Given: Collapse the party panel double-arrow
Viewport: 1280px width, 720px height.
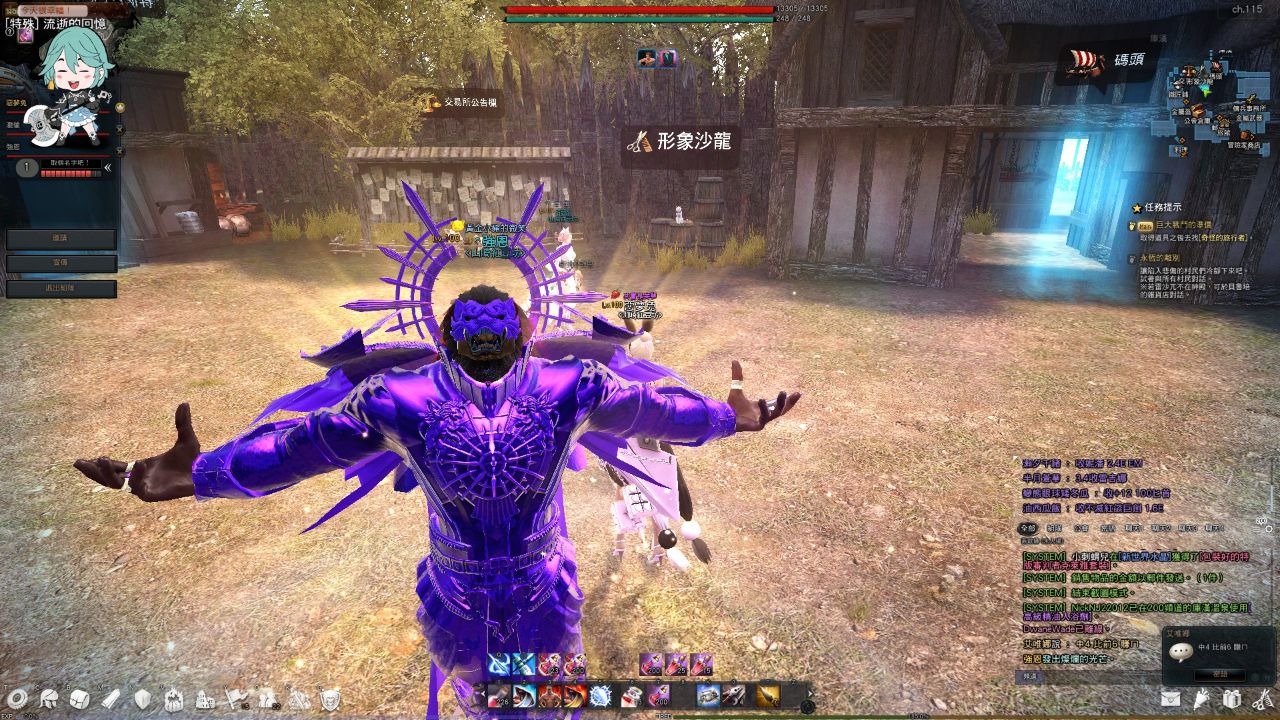Looking at the screenshot, I should [x=108, y=168].
